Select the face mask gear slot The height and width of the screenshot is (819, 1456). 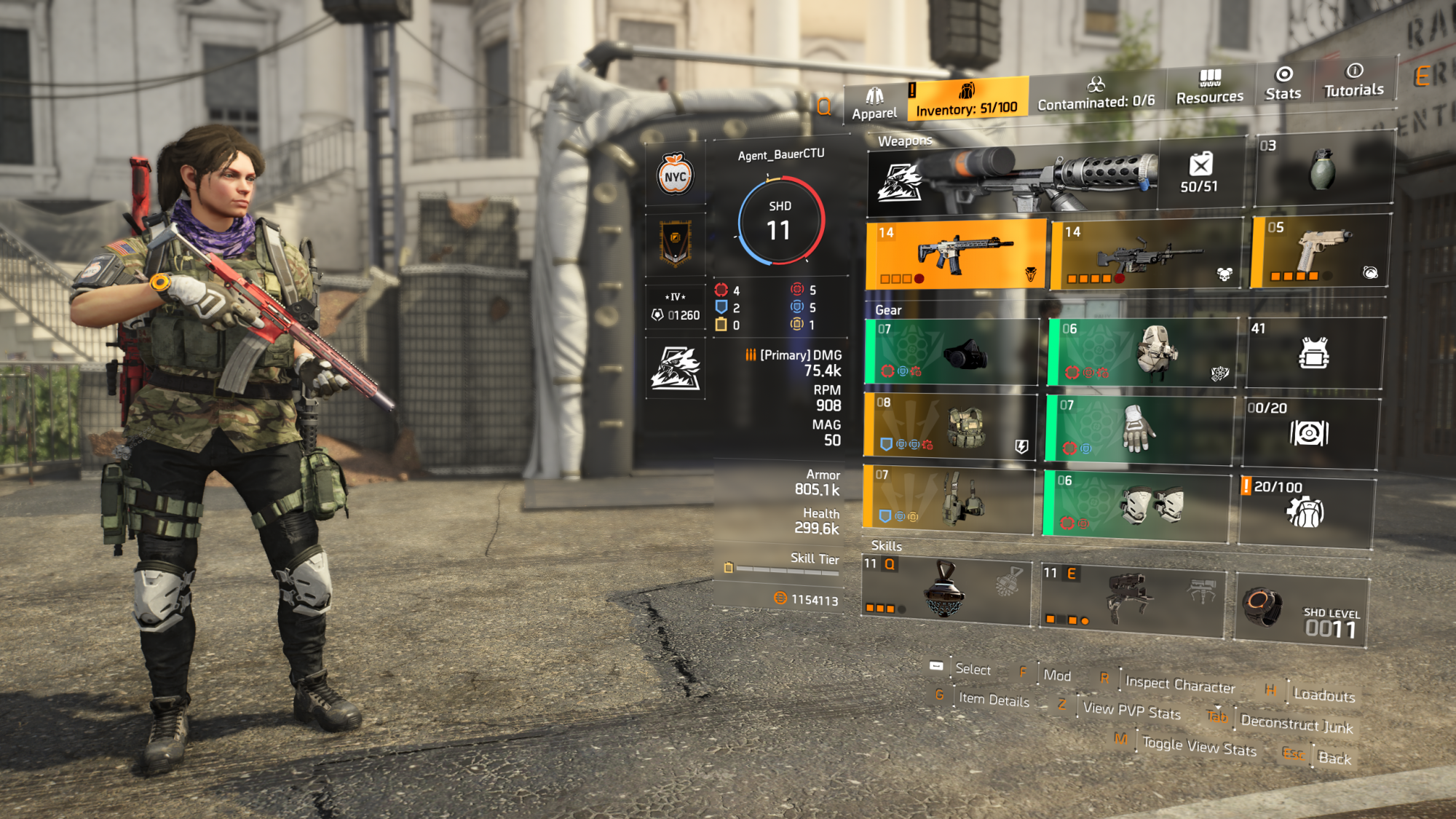(951, 352)
